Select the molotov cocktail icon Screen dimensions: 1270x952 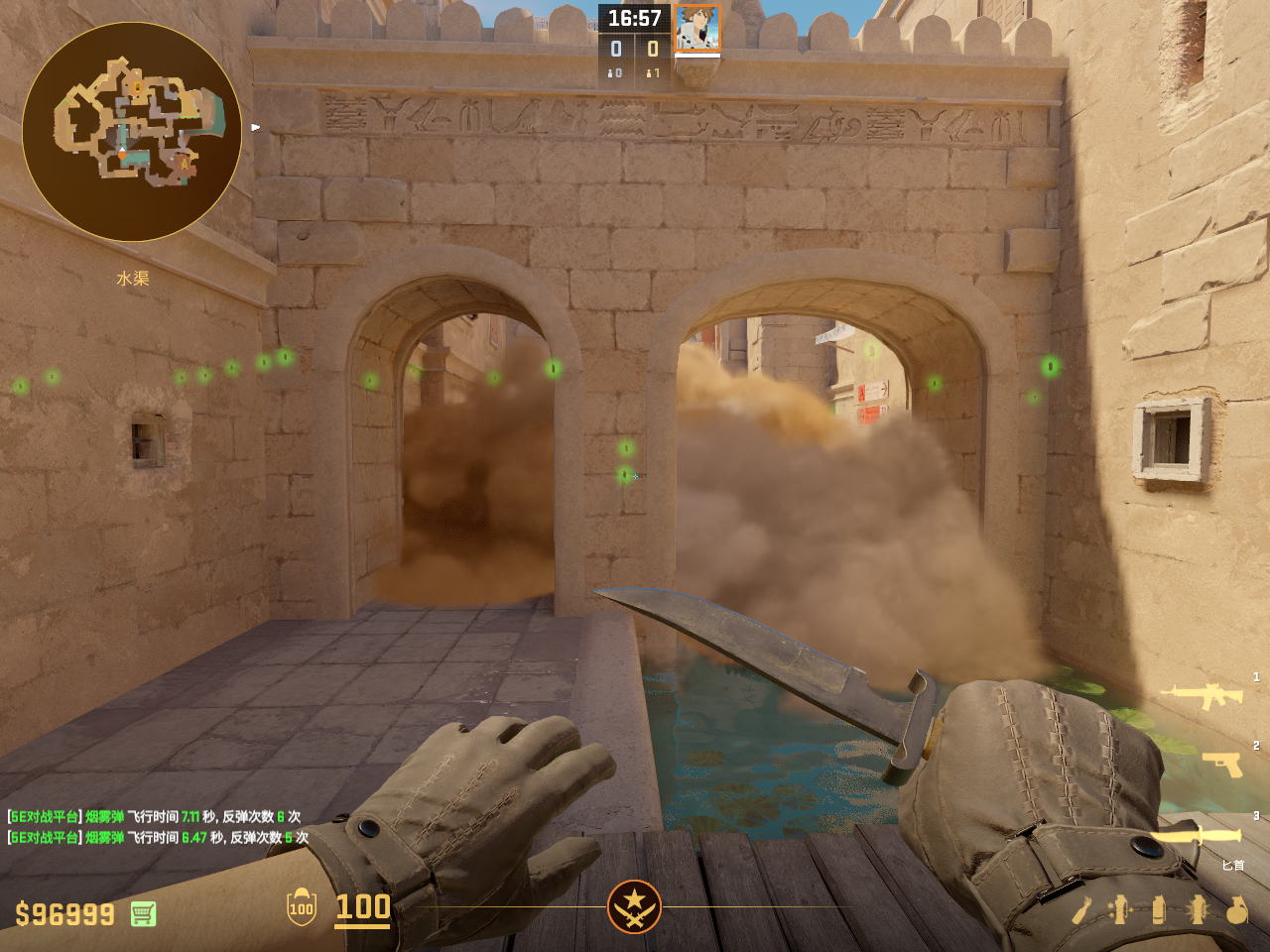tap(1082, 910)
